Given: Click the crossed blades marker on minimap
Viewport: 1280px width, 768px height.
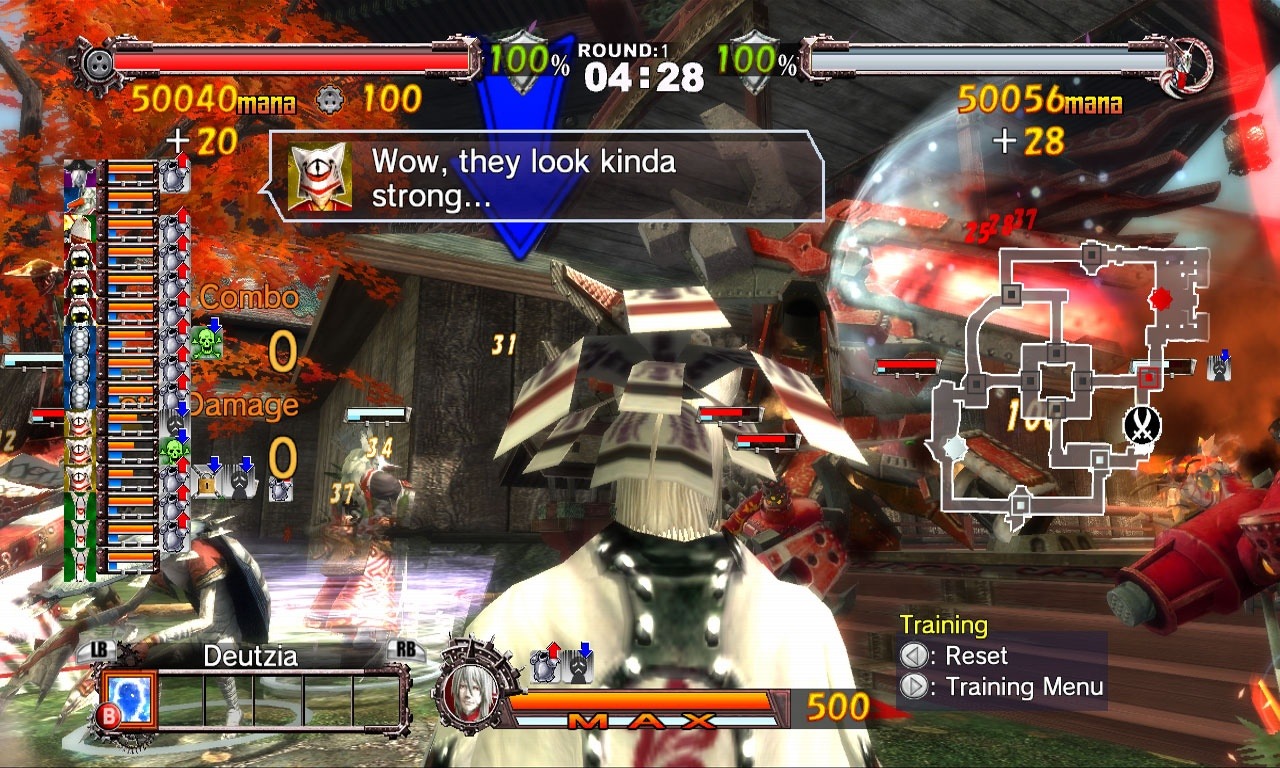Looking at the screenshot, I should tap(1140, 425).
